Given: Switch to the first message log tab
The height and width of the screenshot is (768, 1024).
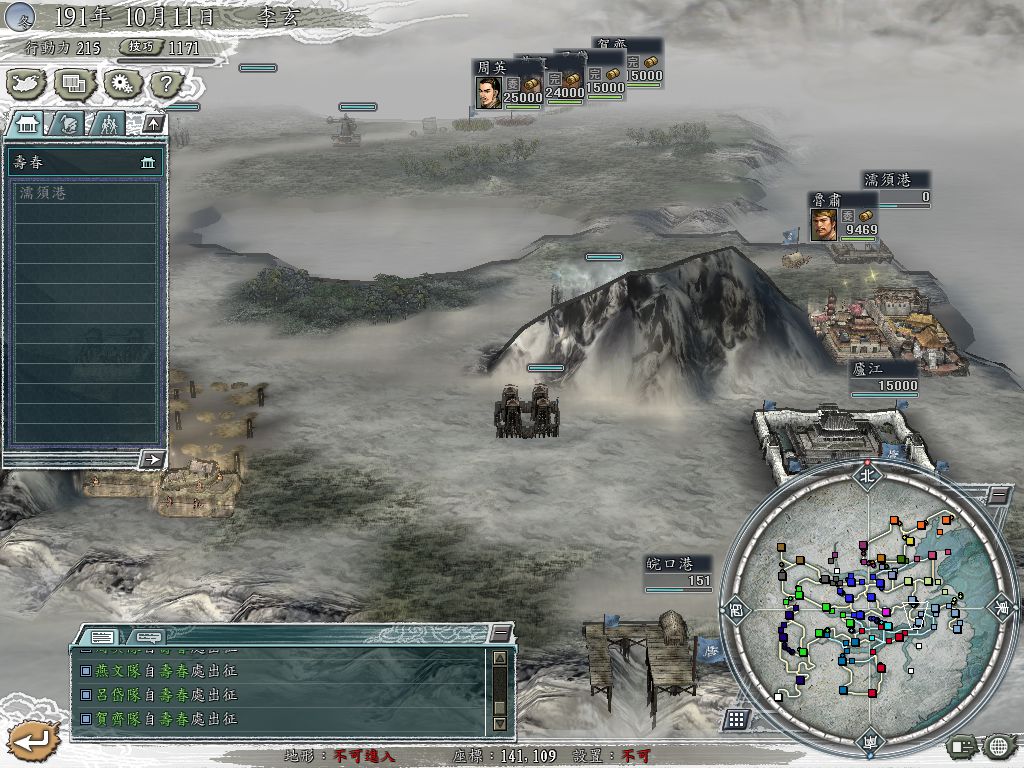Looking at the screenshot, I should 103,636.
